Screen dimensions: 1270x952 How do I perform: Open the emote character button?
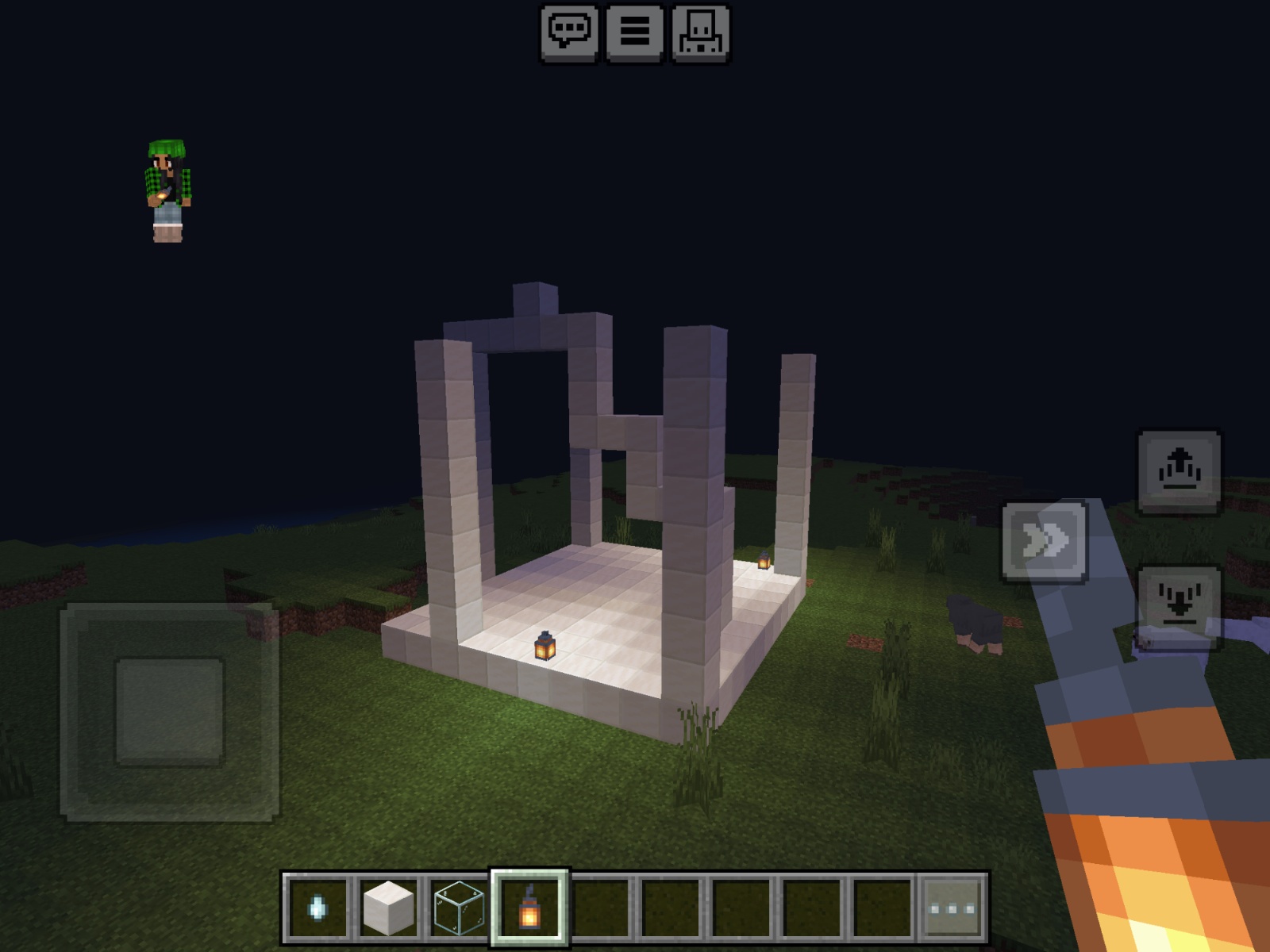(x=701, y=33)
